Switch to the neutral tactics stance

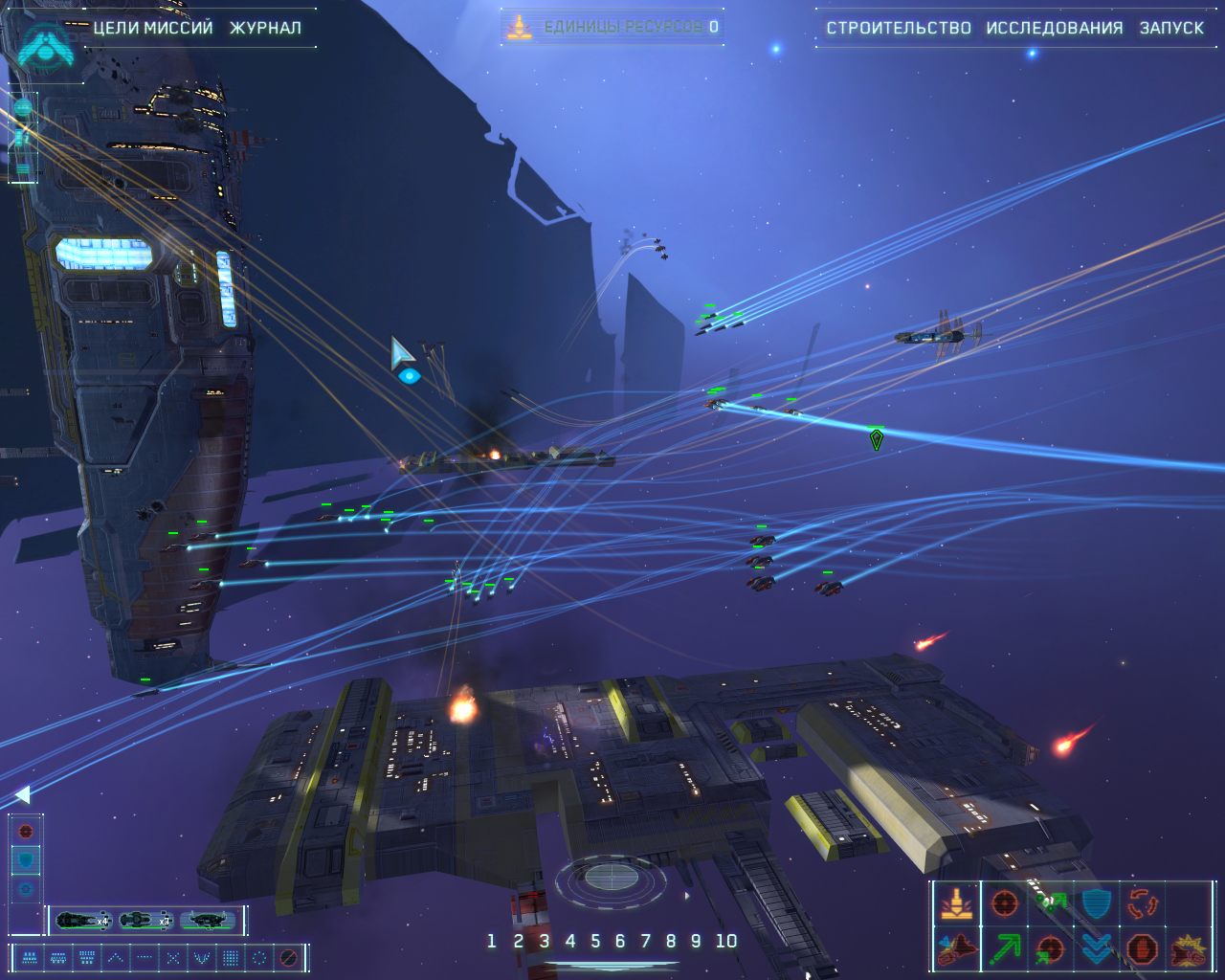coord(26,886)
